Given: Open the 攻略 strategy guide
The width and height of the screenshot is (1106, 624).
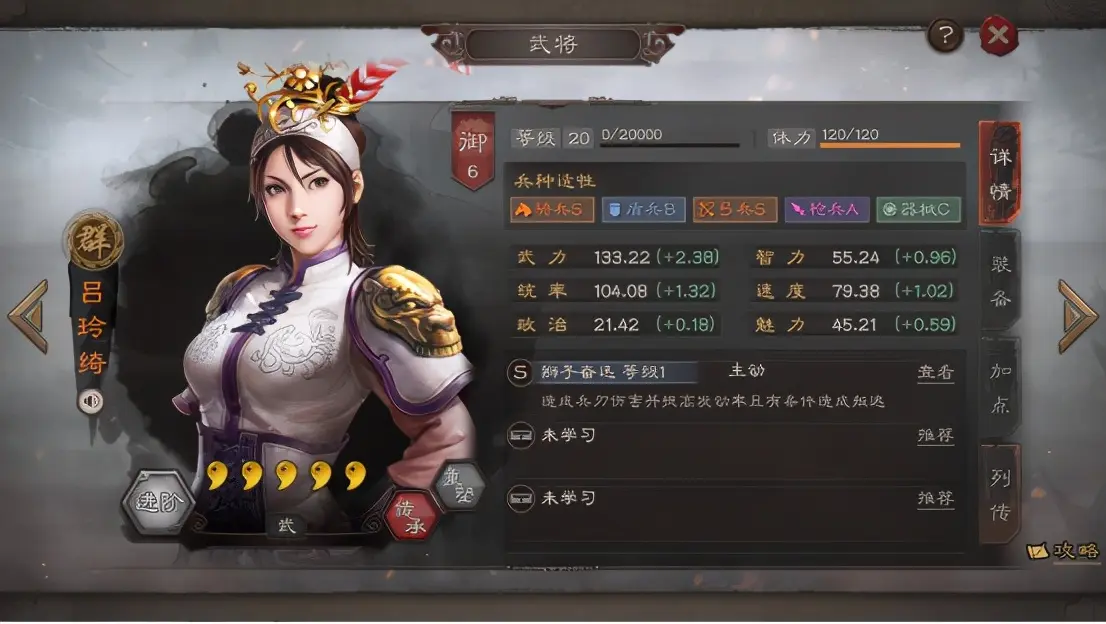Looking at the screenshot, I should pos(1064,551).
